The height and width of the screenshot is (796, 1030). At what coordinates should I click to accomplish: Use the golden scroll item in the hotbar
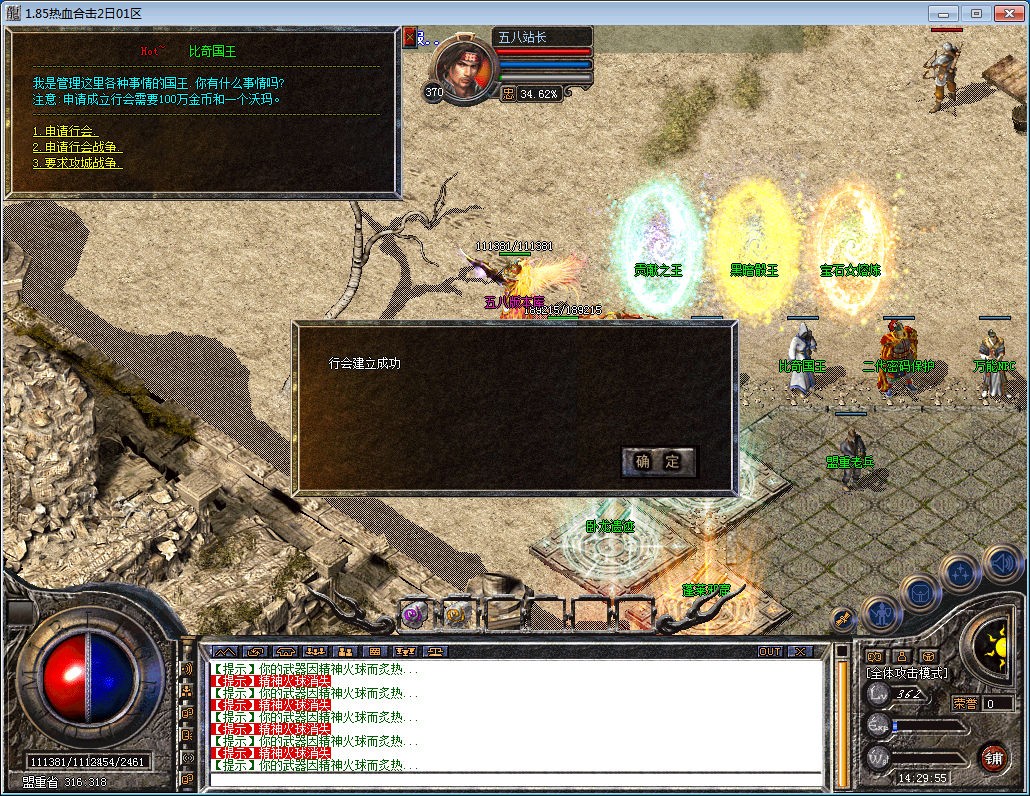[x=457, y=614]
